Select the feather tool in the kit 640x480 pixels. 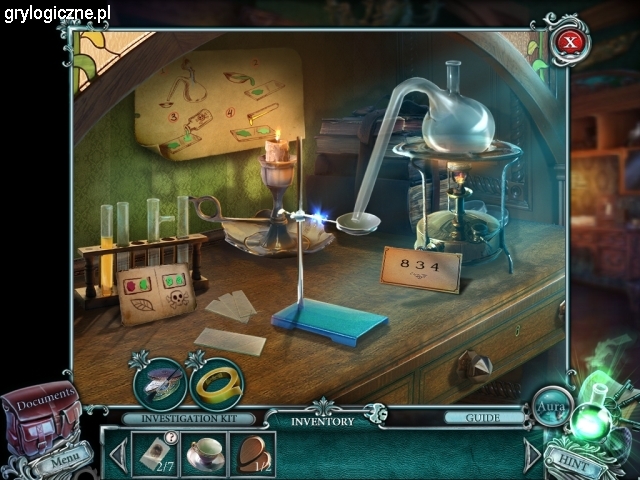coord(160,382)
